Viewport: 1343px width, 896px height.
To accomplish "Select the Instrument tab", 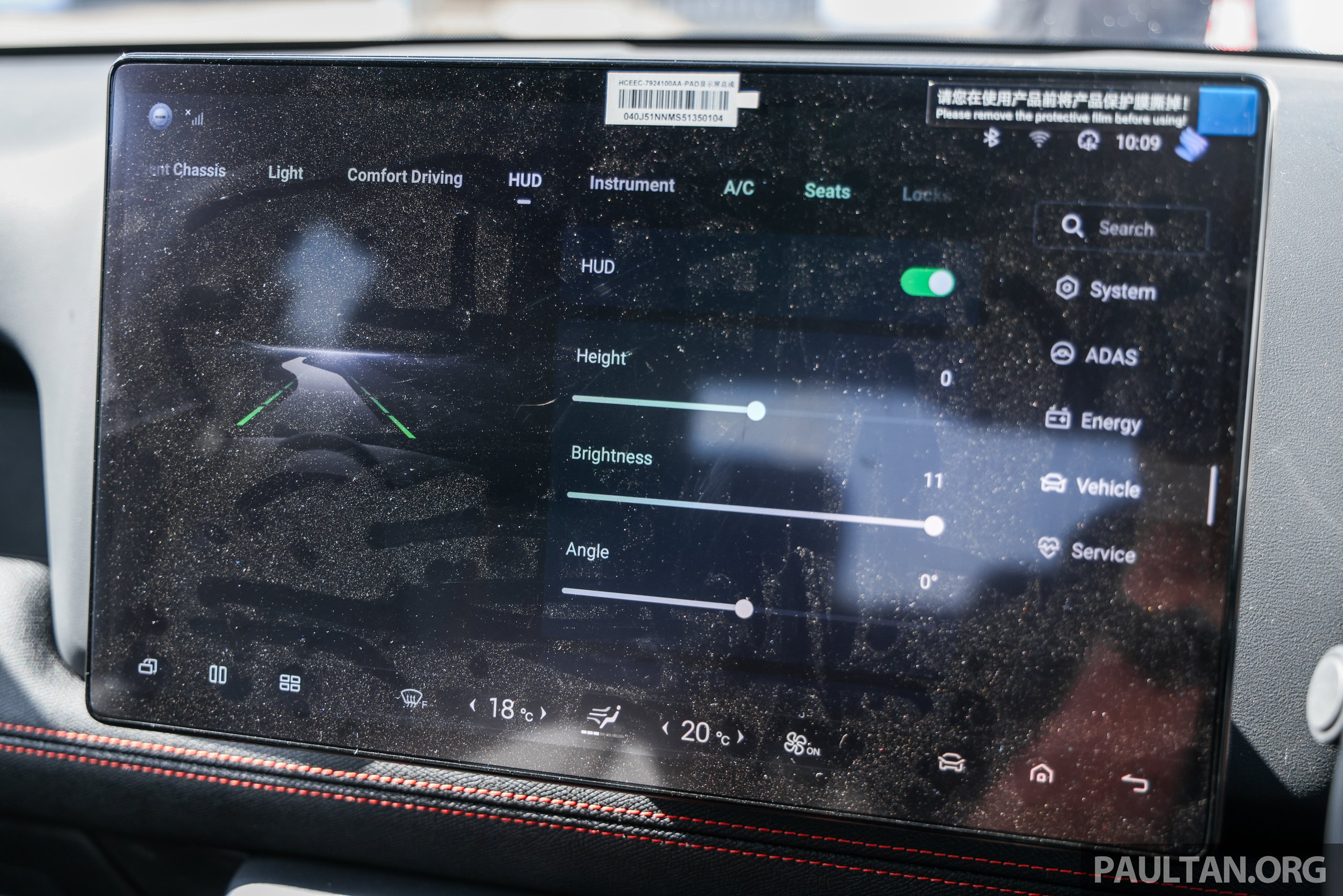I will 632,185.
